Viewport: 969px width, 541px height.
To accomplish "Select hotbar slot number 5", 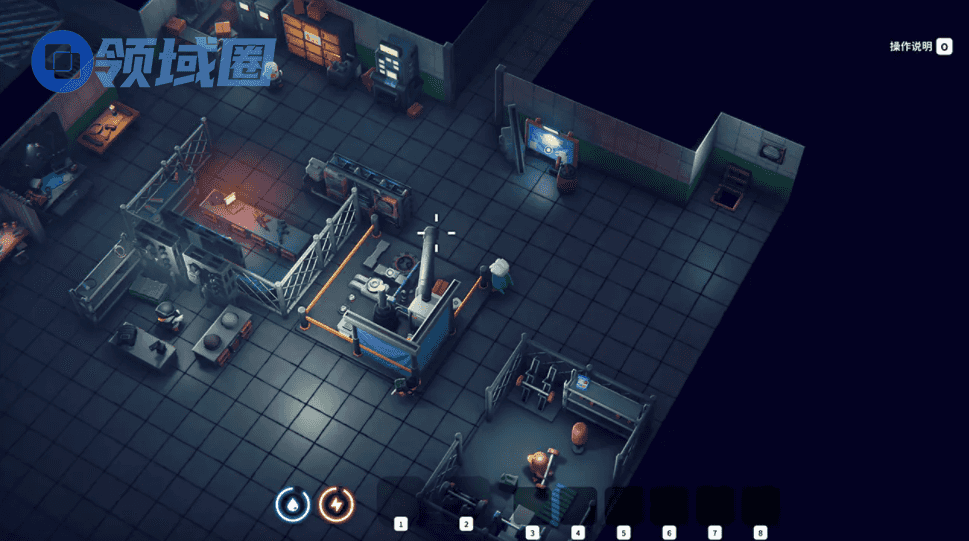I will tap(624, 505).
